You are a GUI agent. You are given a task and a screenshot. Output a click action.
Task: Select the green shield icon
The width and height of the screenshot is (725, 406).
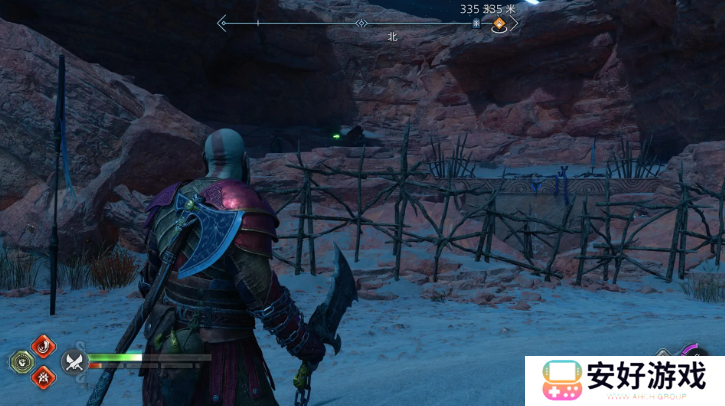pos(21,361)
